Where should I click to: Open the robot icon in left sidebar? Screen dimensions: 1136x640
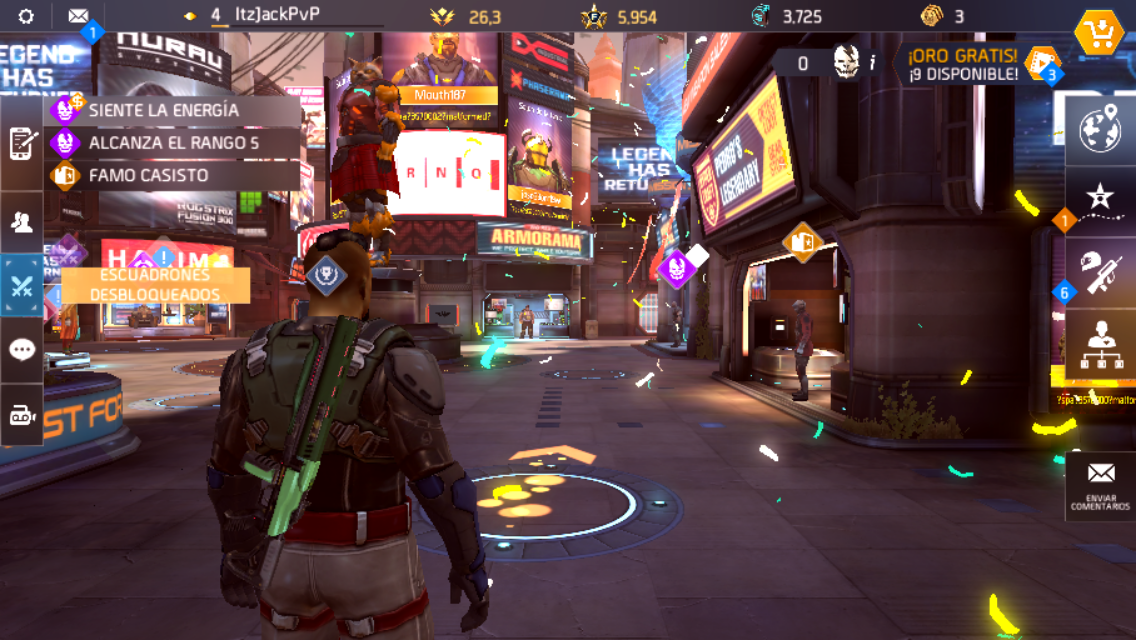[x=22, y=415]
